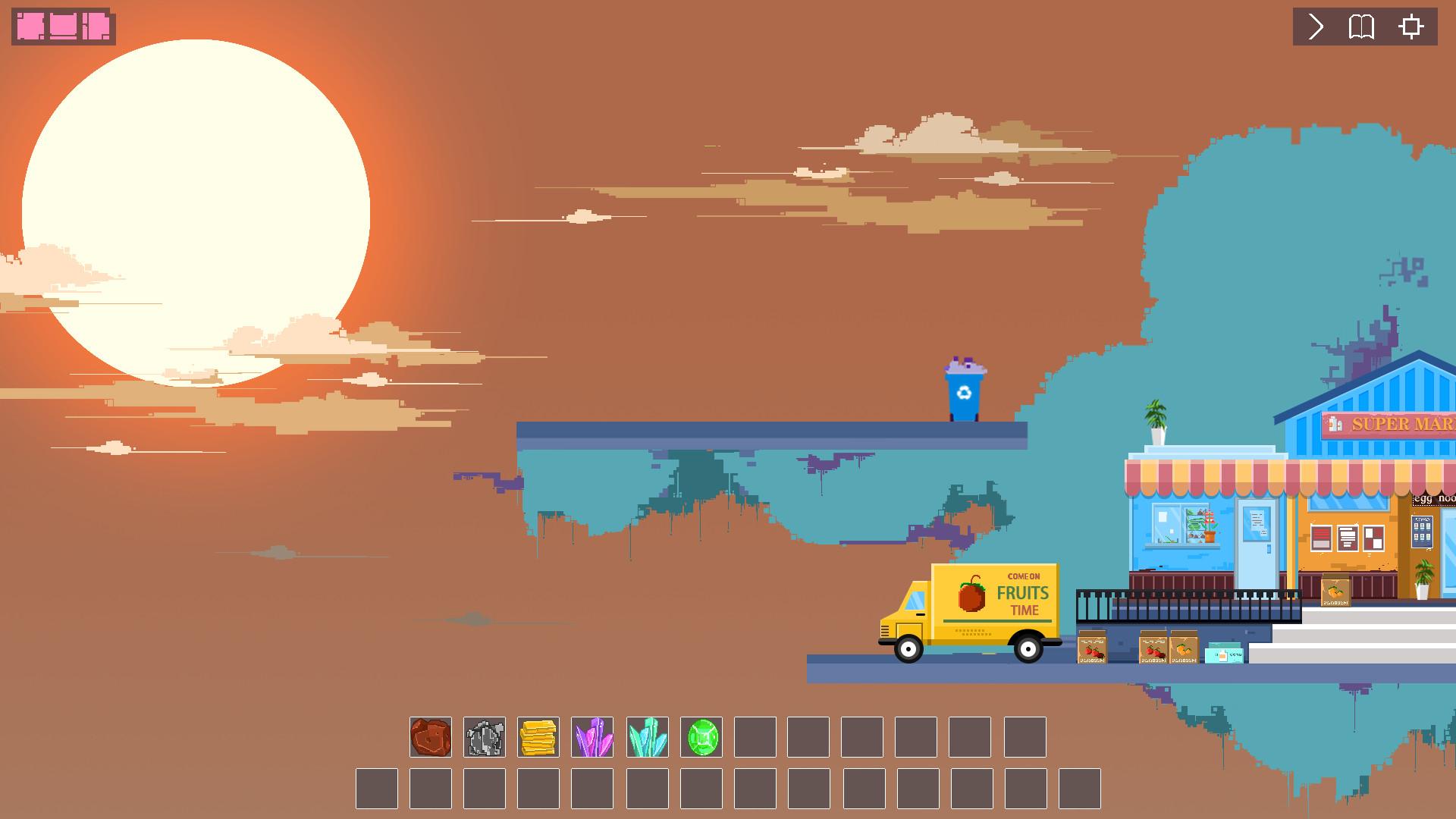The height and width of the screenshot is (819, 1456).
Task: Click the red fruit crate on the sidewalk
Action: click(x=1092, y=648)
